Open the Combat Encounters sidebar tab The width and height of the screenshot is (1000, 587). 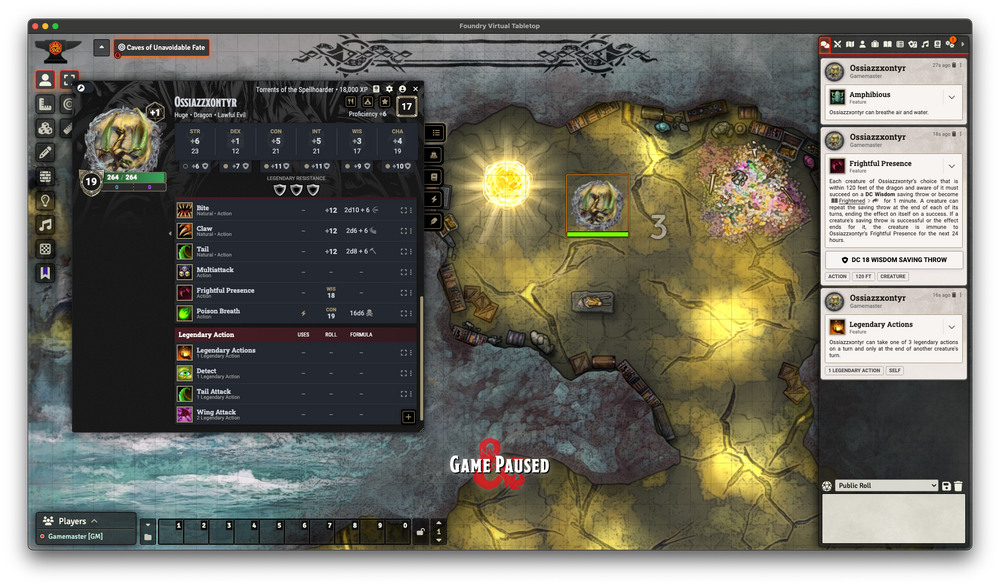click(x=838, y=44)
